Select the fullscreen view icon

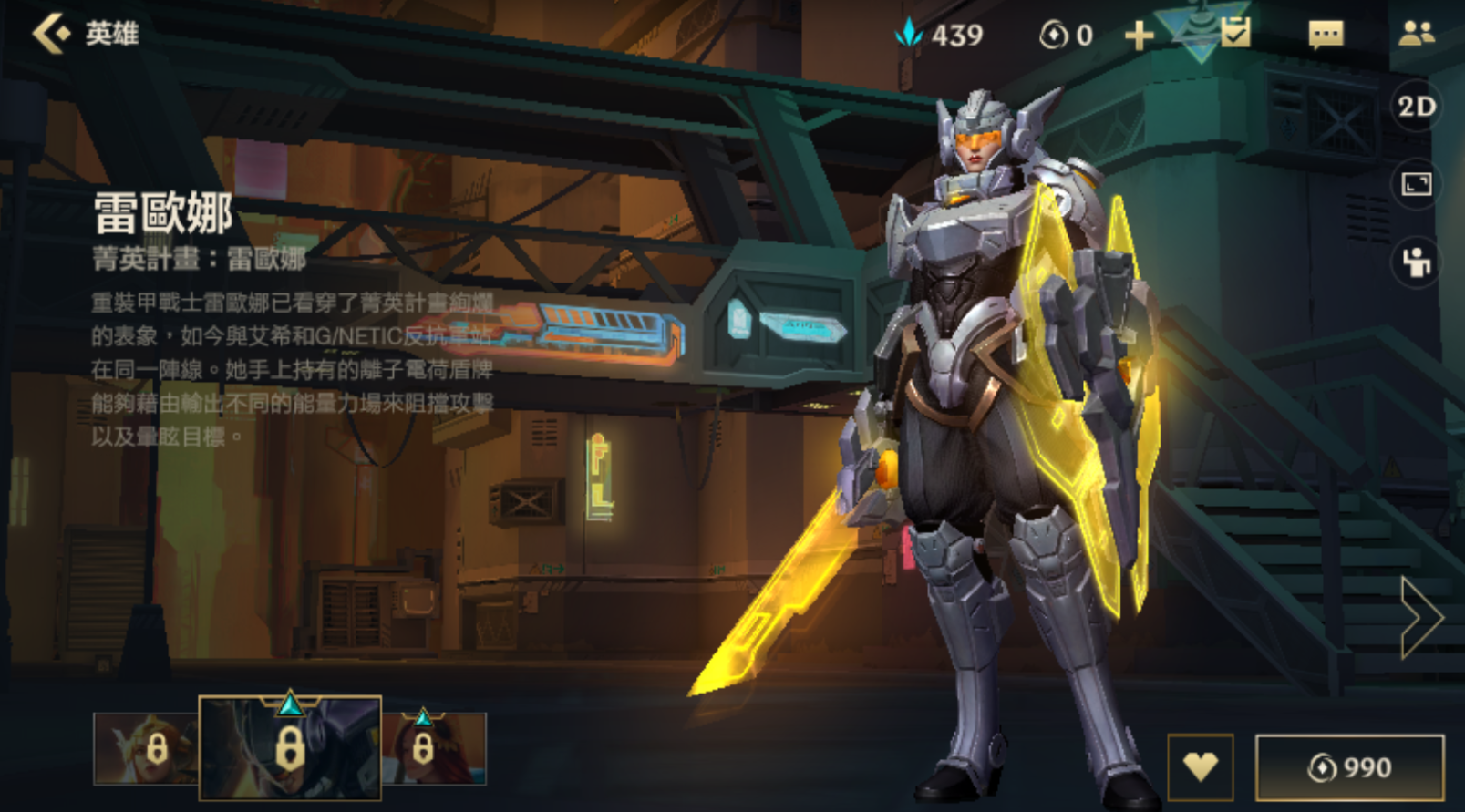[x=1416, y=185]
